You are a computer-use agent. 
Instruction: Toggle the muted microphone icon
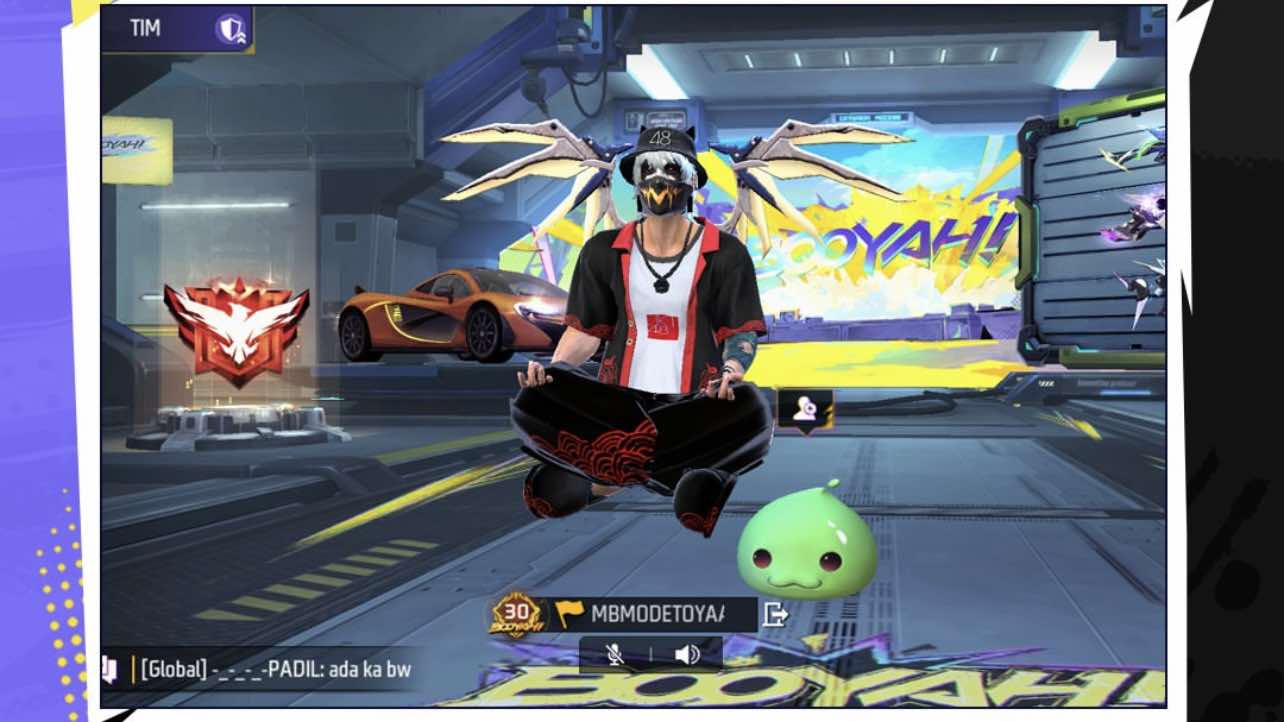(x=615, y=654)
